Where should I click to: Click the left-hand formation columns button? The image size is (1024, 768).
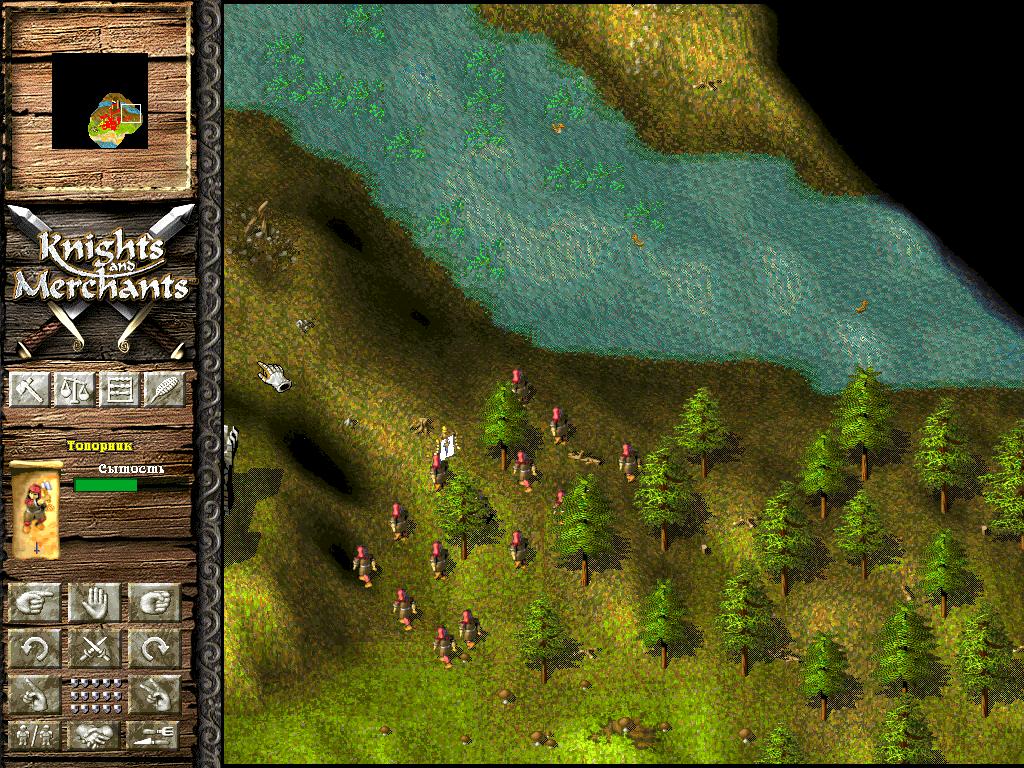[x=35, y=693]
